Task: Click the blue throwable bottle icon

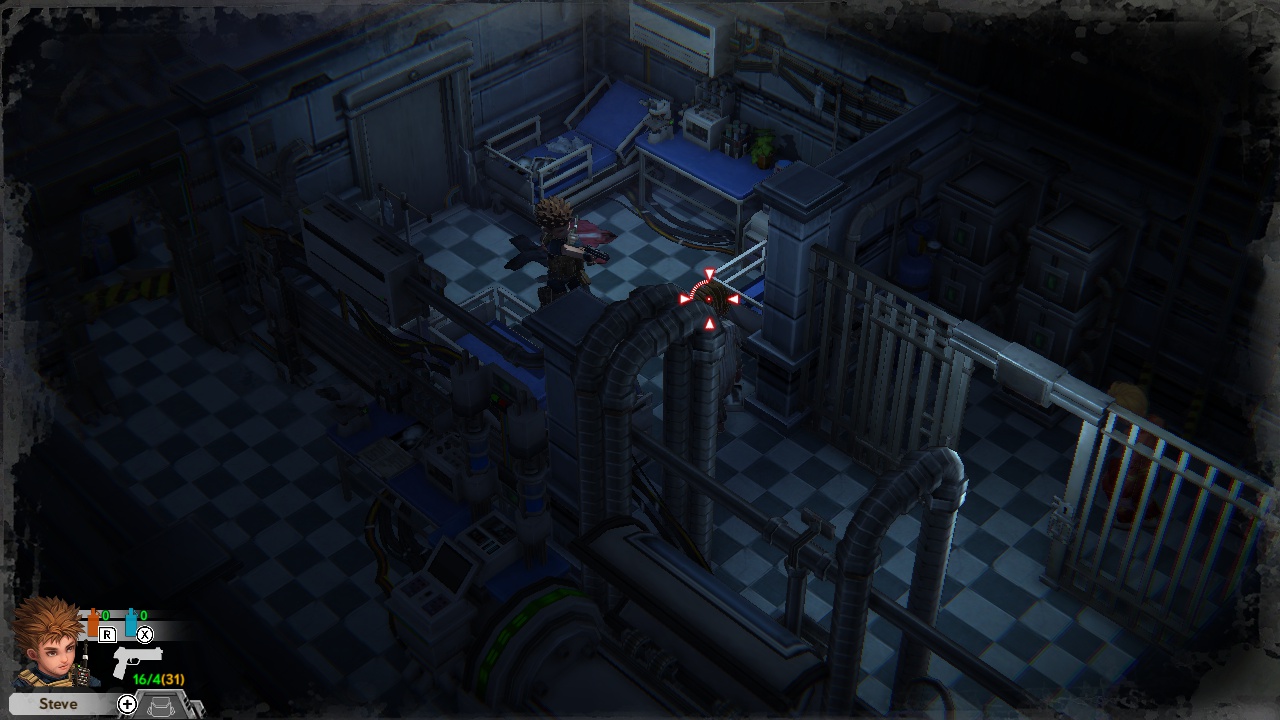Action: [x=130, y=622]
